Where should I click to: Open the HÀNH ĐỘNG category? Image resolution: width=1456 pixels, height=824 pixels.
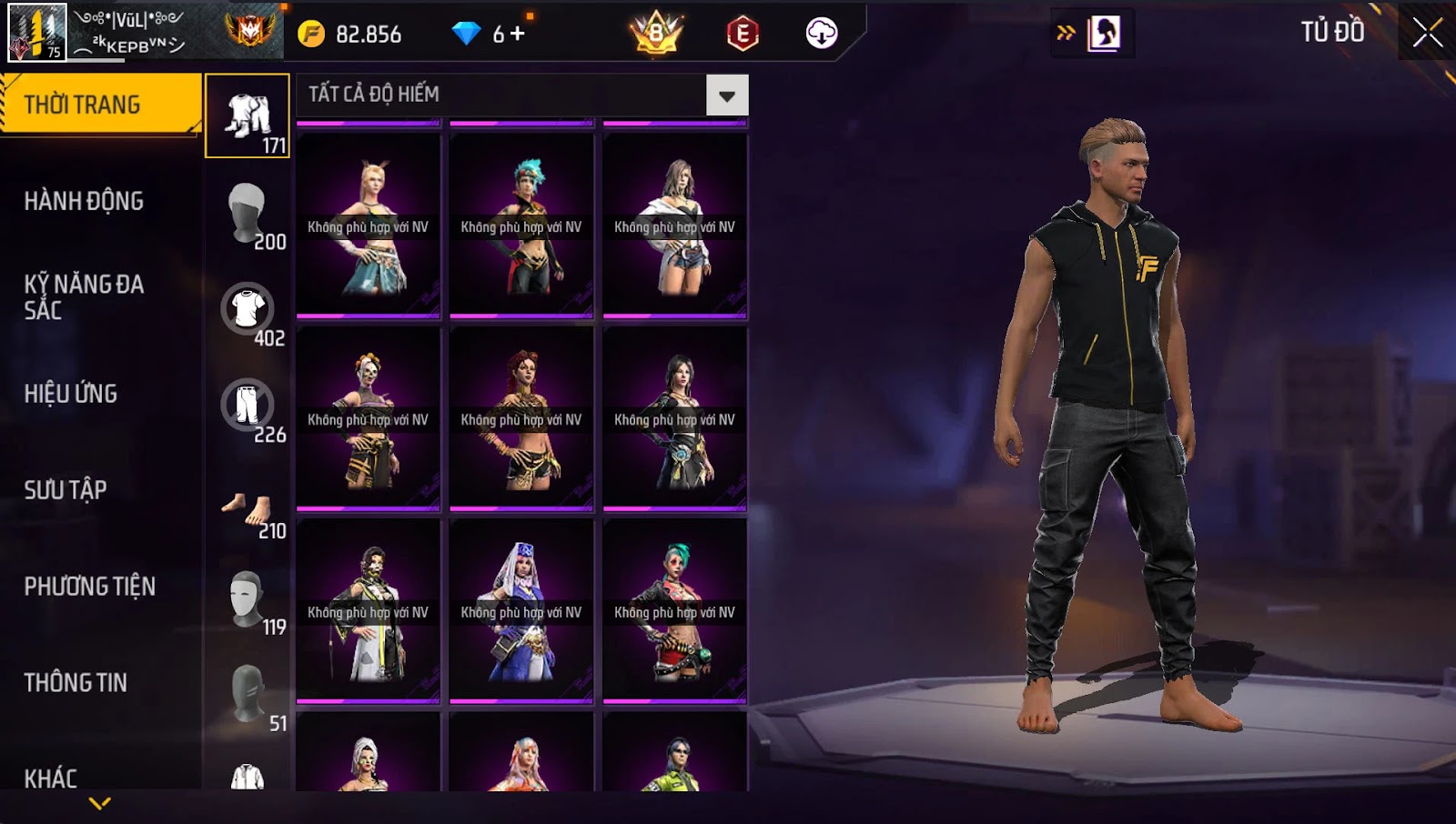click(x=84, y=201)
